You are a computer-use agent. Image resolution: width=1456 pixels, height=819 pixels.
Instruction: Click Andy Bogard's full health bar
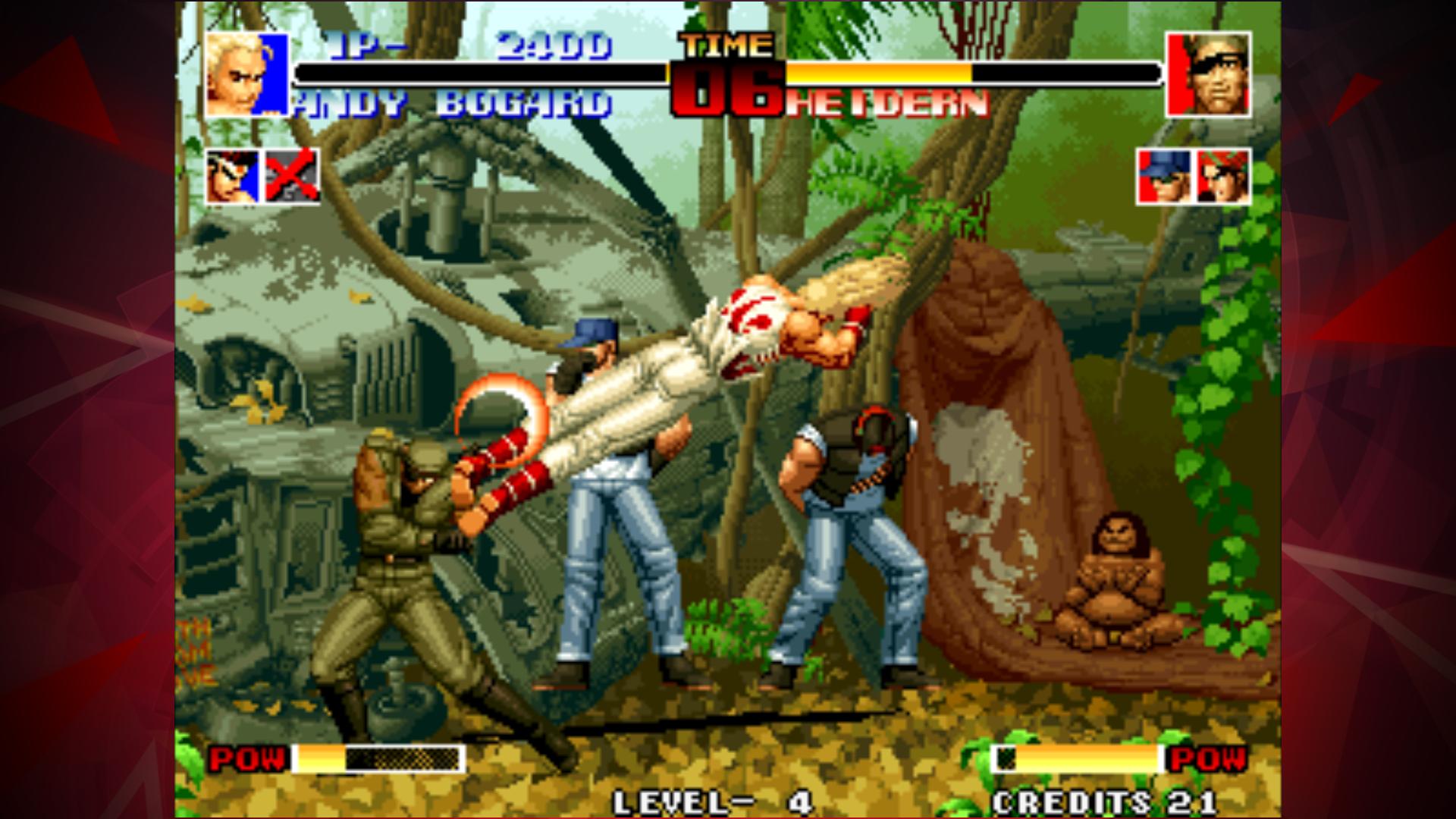[x=478, y=75]
